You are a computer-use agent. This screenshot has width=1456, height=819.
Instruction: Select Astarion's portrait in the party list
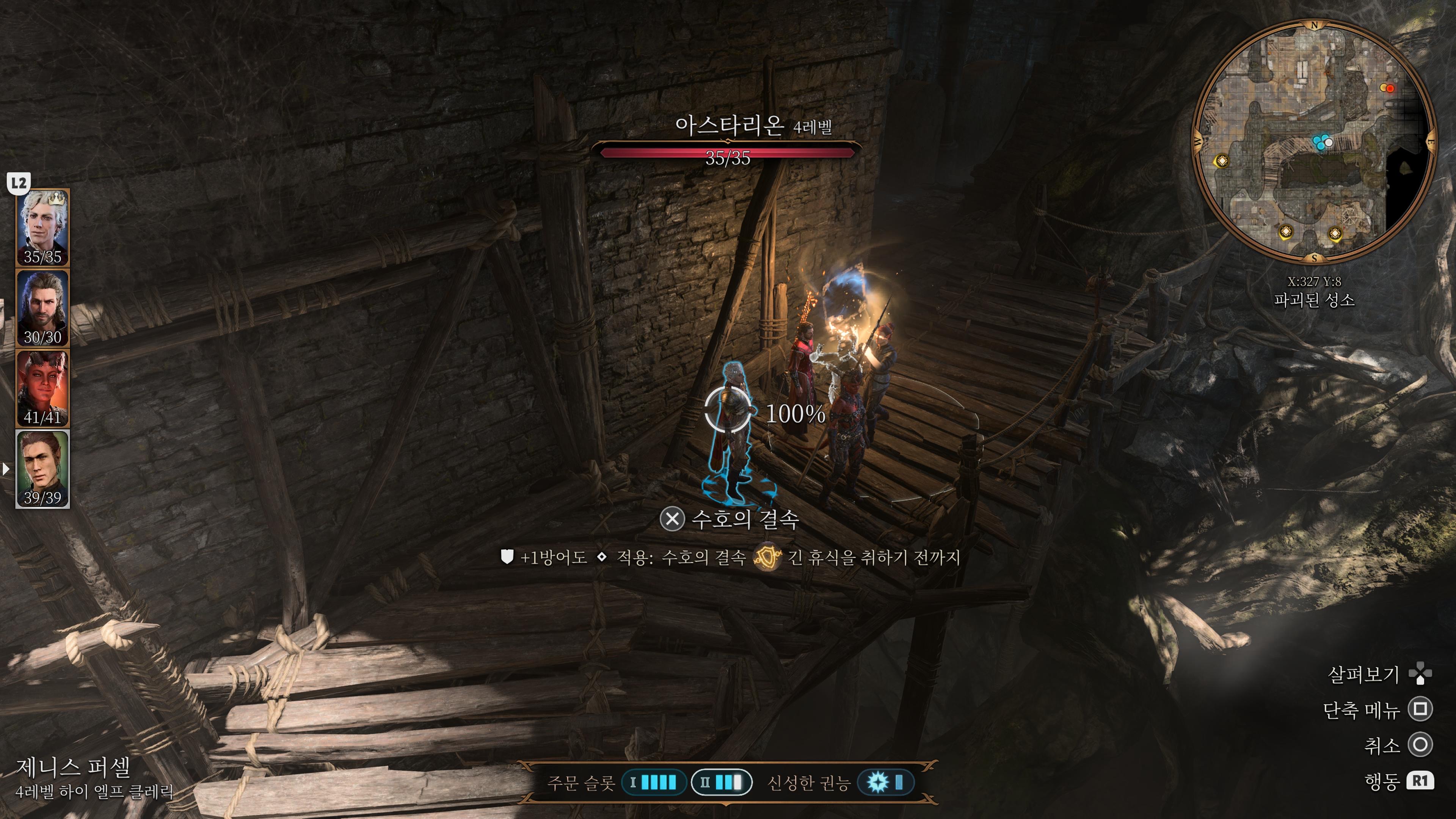[x=42, y=227]
